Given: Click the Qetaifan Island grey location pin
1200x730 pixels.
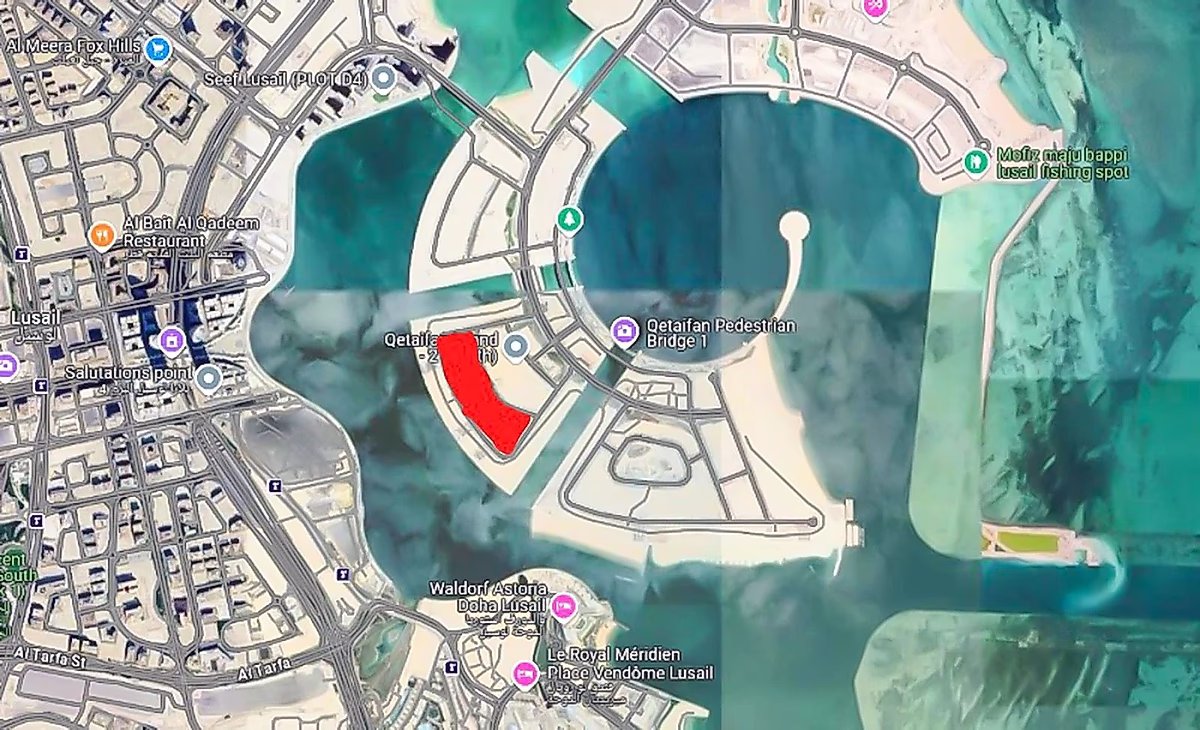Looking at the screenshot, I should point(516,347).
